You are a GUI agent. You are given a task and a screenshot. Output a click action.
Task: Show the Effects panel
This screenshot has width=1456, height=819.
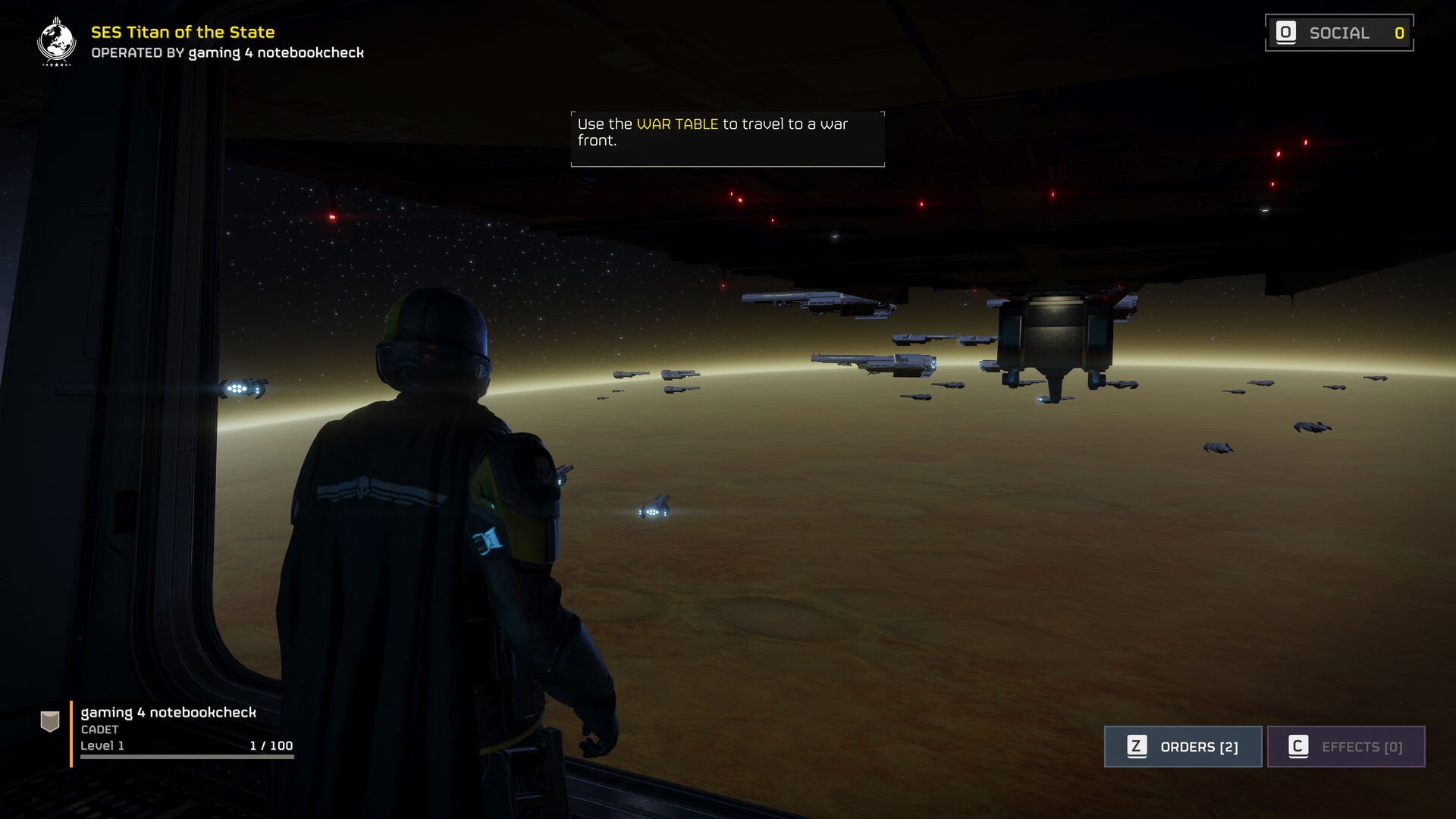click(x=1346, y=747)
